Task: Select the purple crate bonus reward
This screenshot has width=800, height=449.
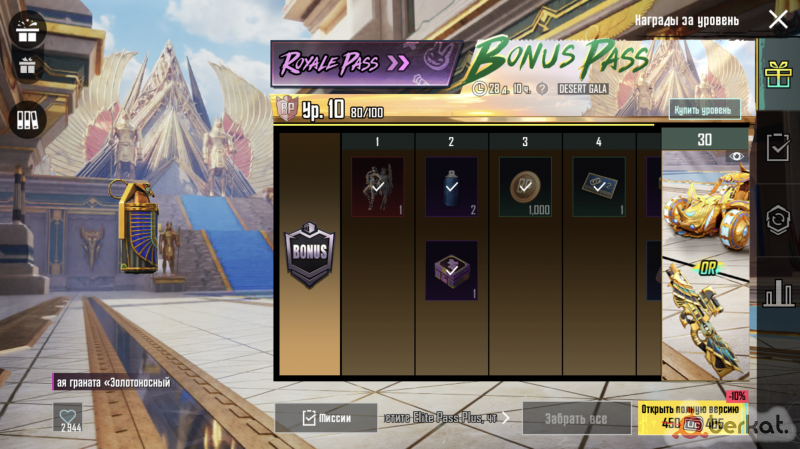Action: click(451, 270)
